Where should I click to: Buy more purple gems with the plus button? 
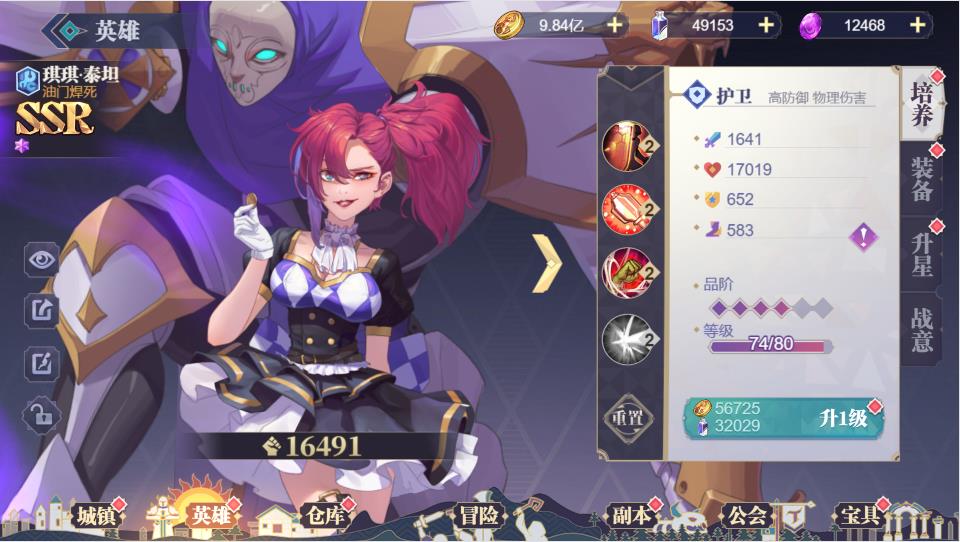click(x=916, y=25)
